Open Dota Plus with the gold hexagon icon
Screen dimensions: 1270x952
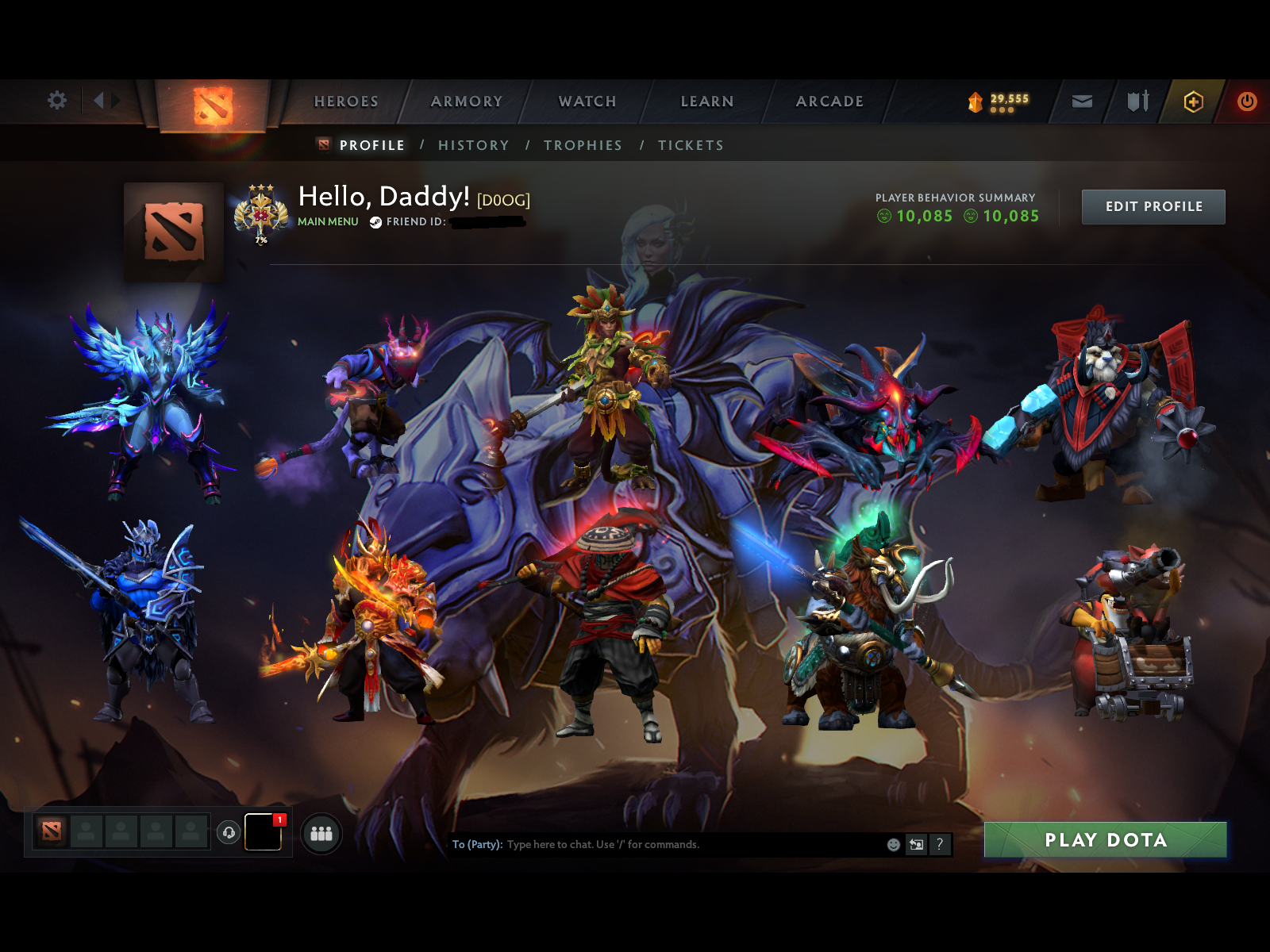1194,101
